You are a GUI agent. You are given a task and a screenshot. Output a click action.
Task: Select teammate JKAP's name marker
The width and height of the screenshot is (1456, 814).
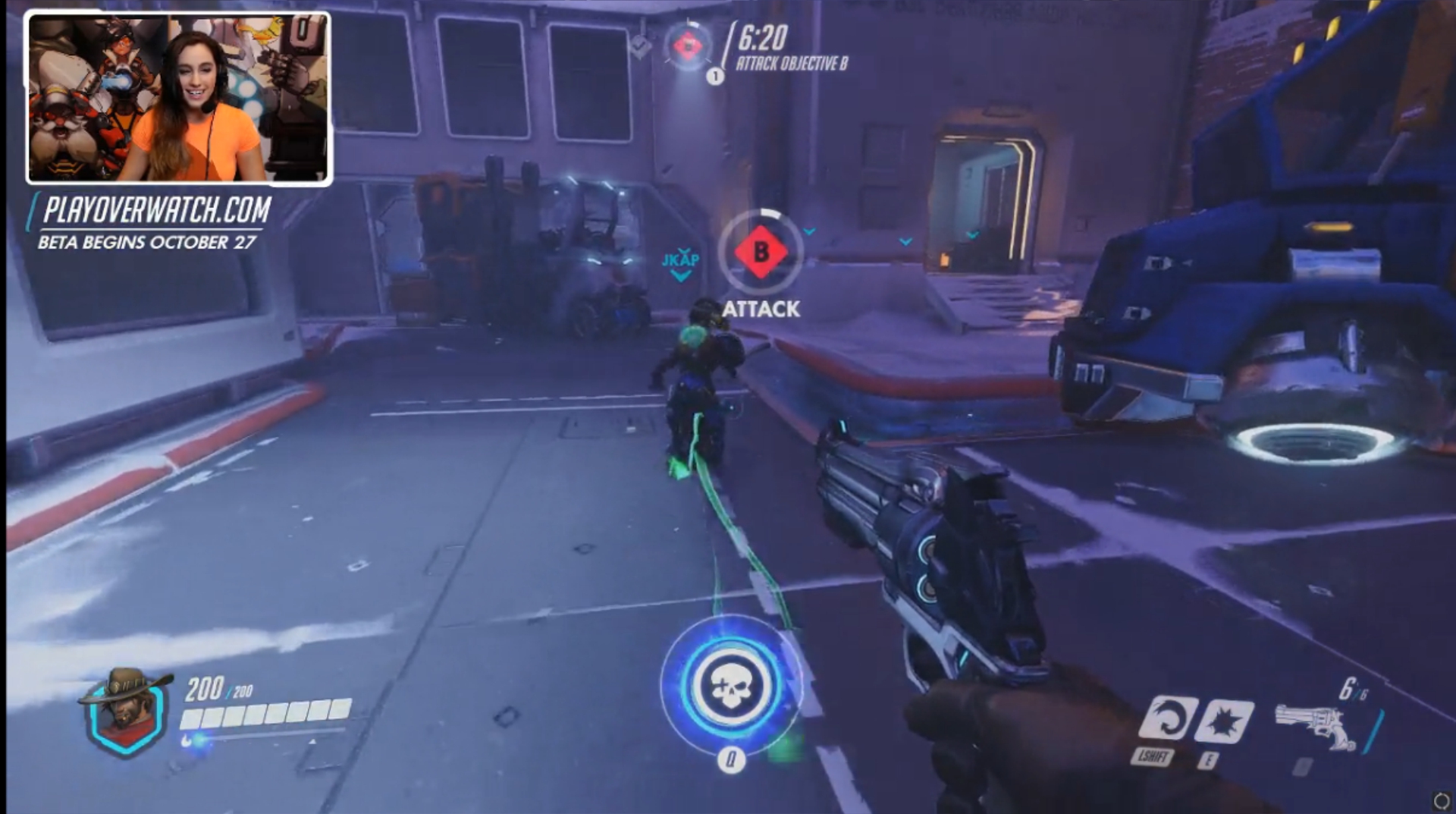pyautogui.click(x=680, y=260)
